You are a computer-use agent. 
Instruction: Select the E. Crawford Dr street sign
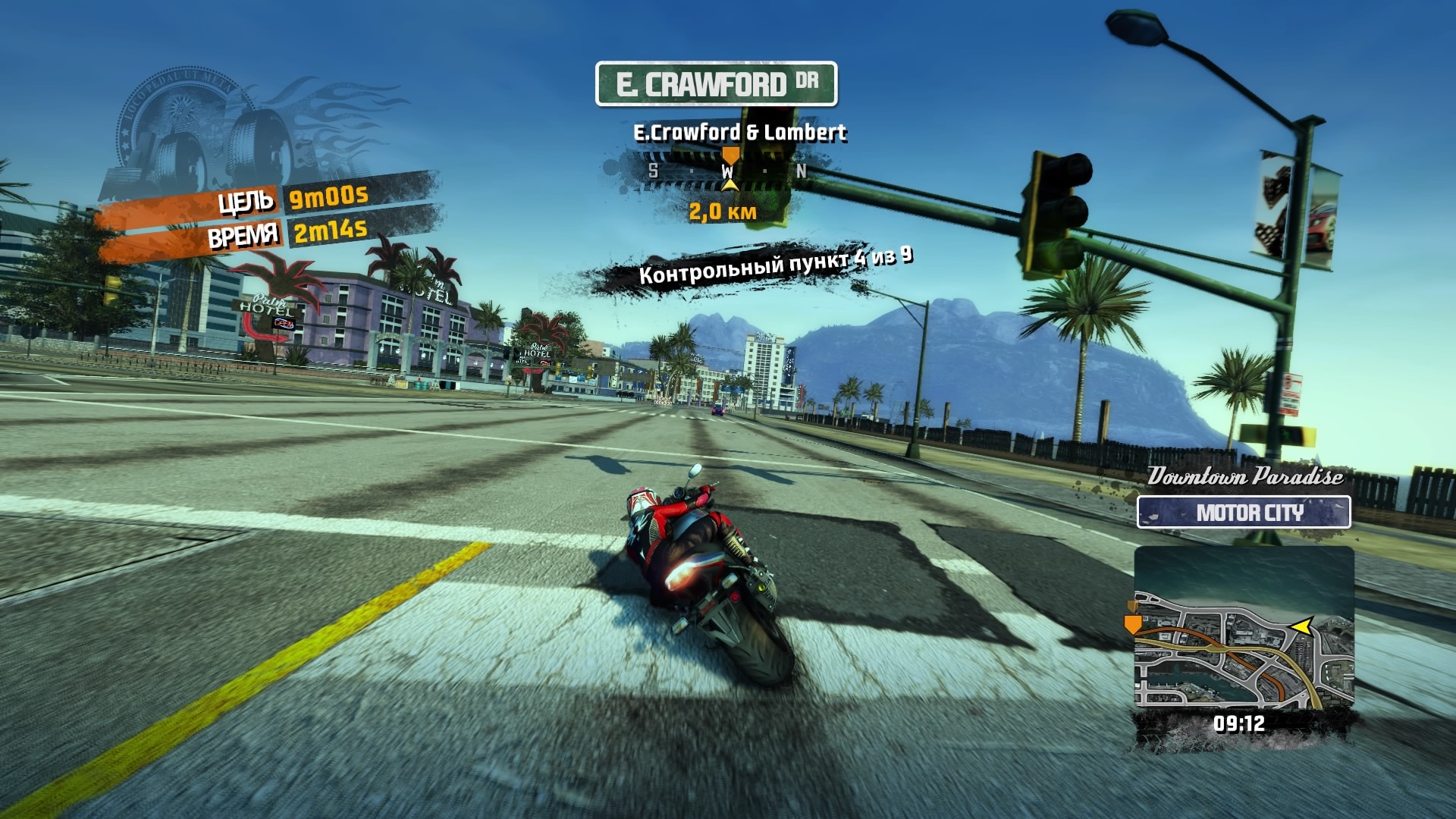(716, 83)
